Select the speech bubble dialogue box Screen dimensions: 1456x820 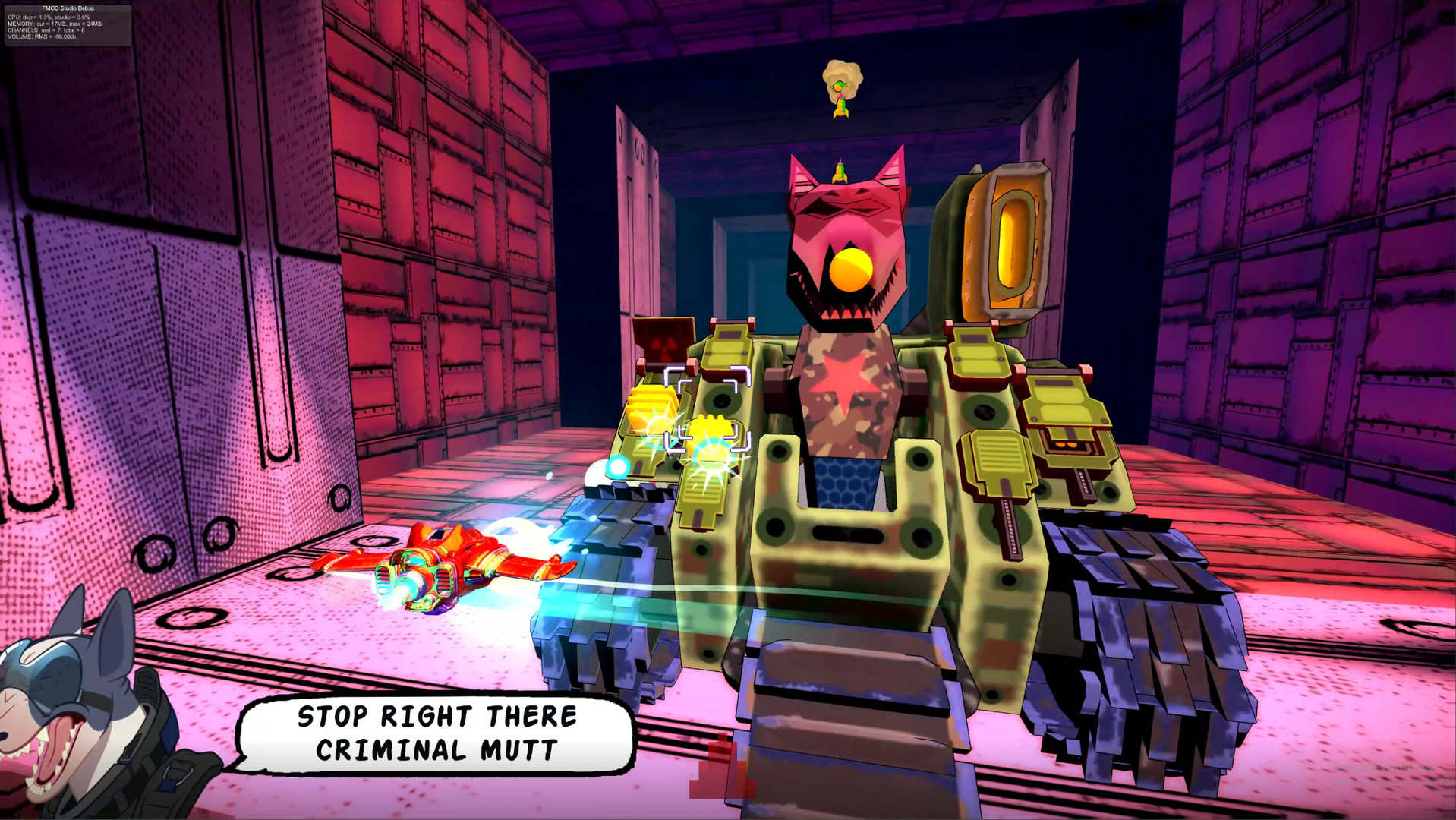435,733
